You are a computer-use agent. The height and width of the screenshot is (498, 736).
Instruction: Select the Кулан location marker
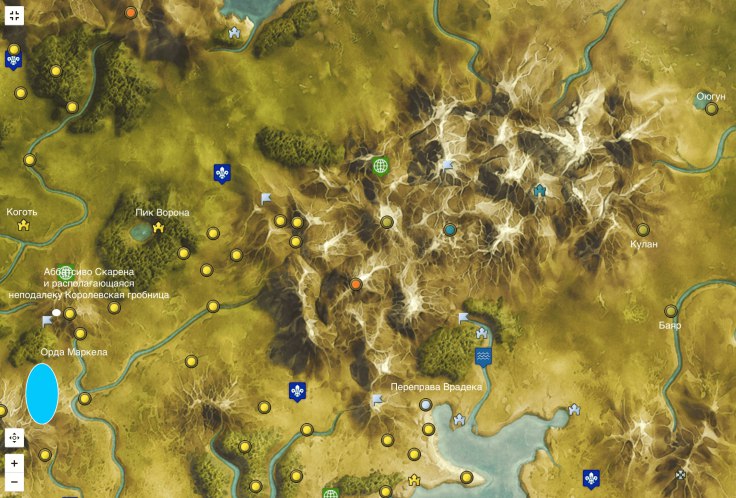click(x=643, y=229)
